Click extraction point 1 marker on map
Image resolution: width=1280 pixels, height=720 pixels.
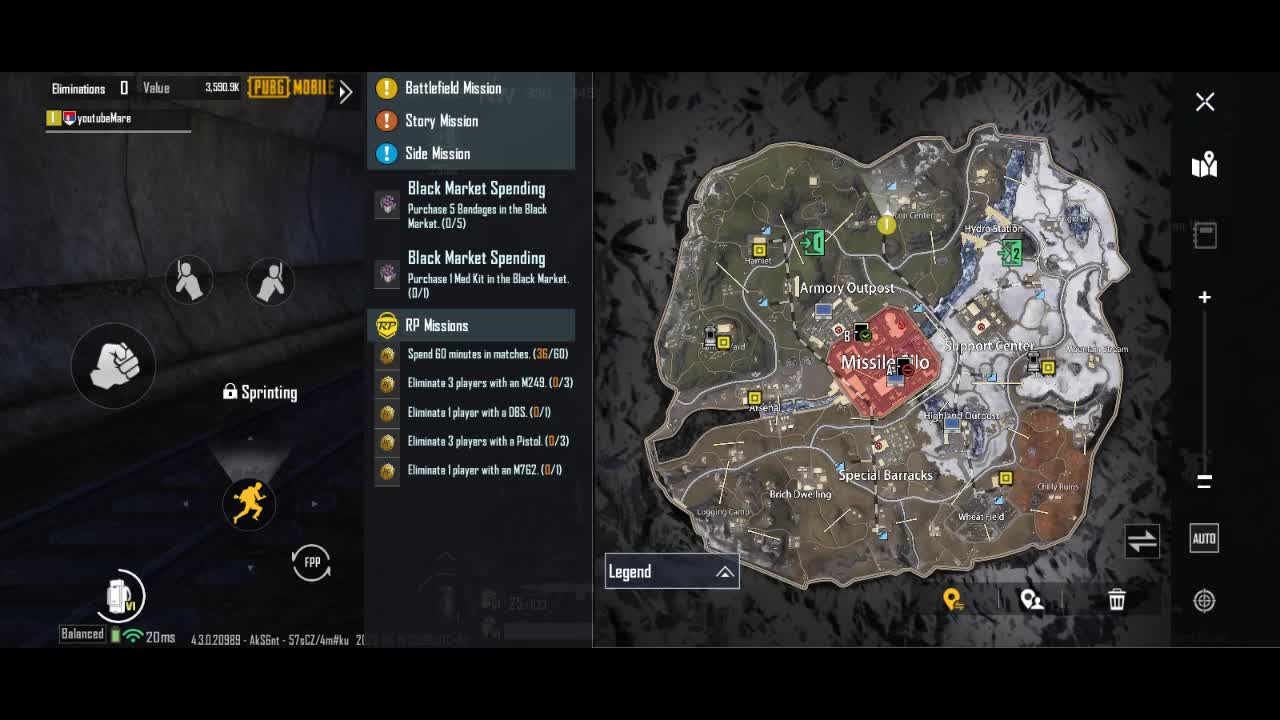pos(813,242)
